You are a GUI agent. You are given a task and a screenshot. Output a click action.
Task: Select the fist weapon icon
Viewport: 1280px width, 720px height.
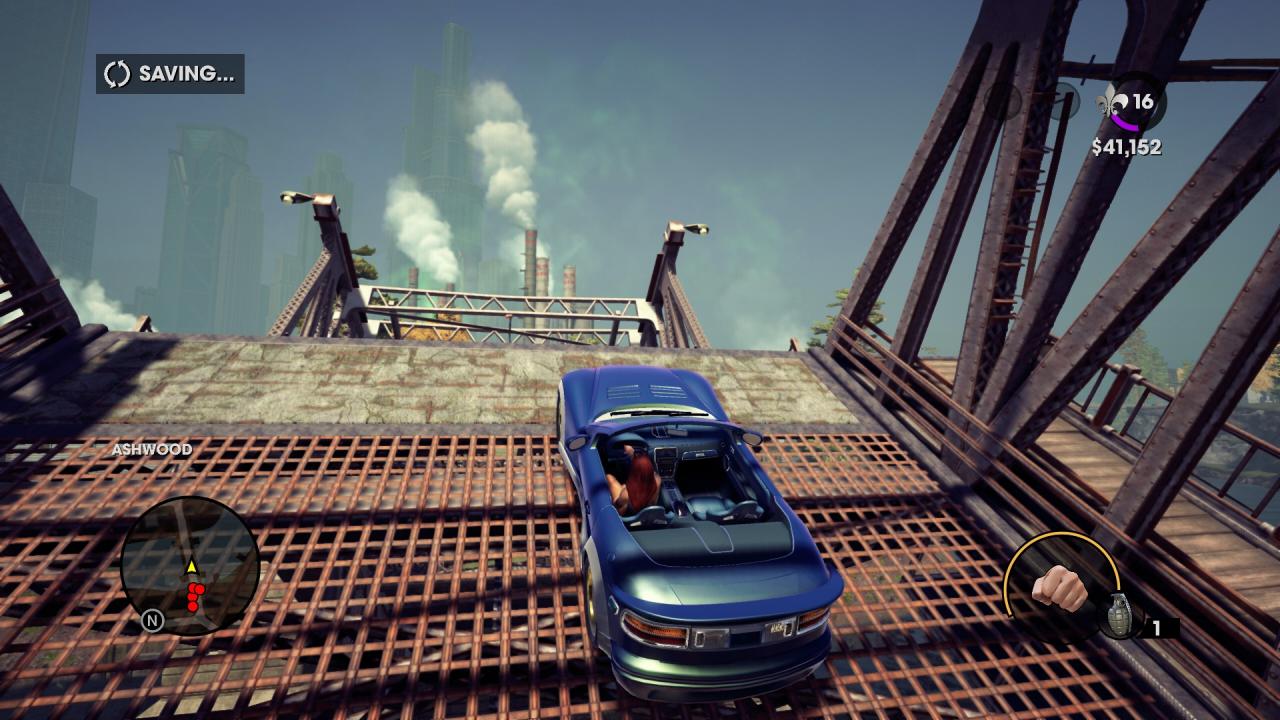click(1060, 587)
